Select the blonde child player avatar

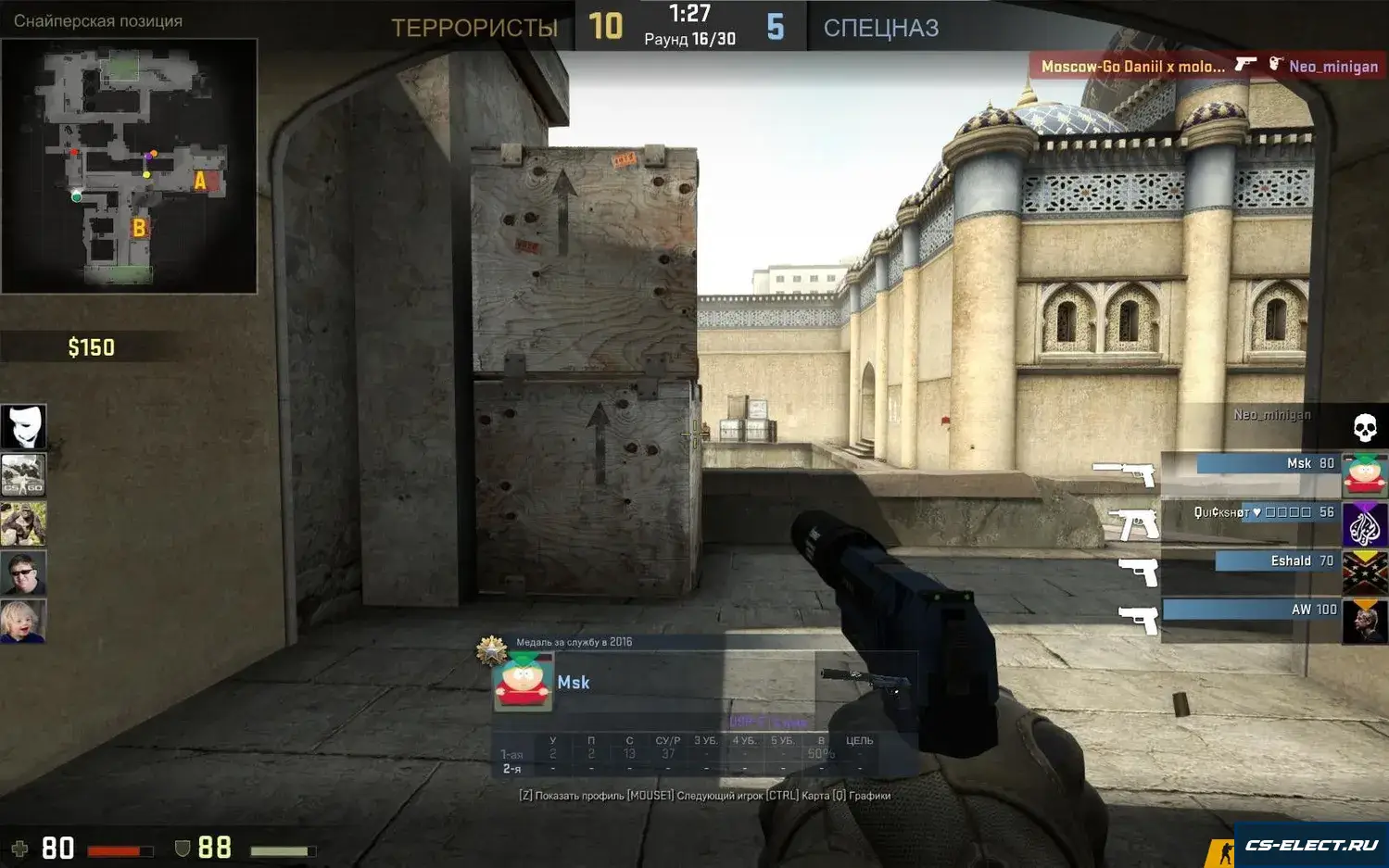click(x=23, y=622)
